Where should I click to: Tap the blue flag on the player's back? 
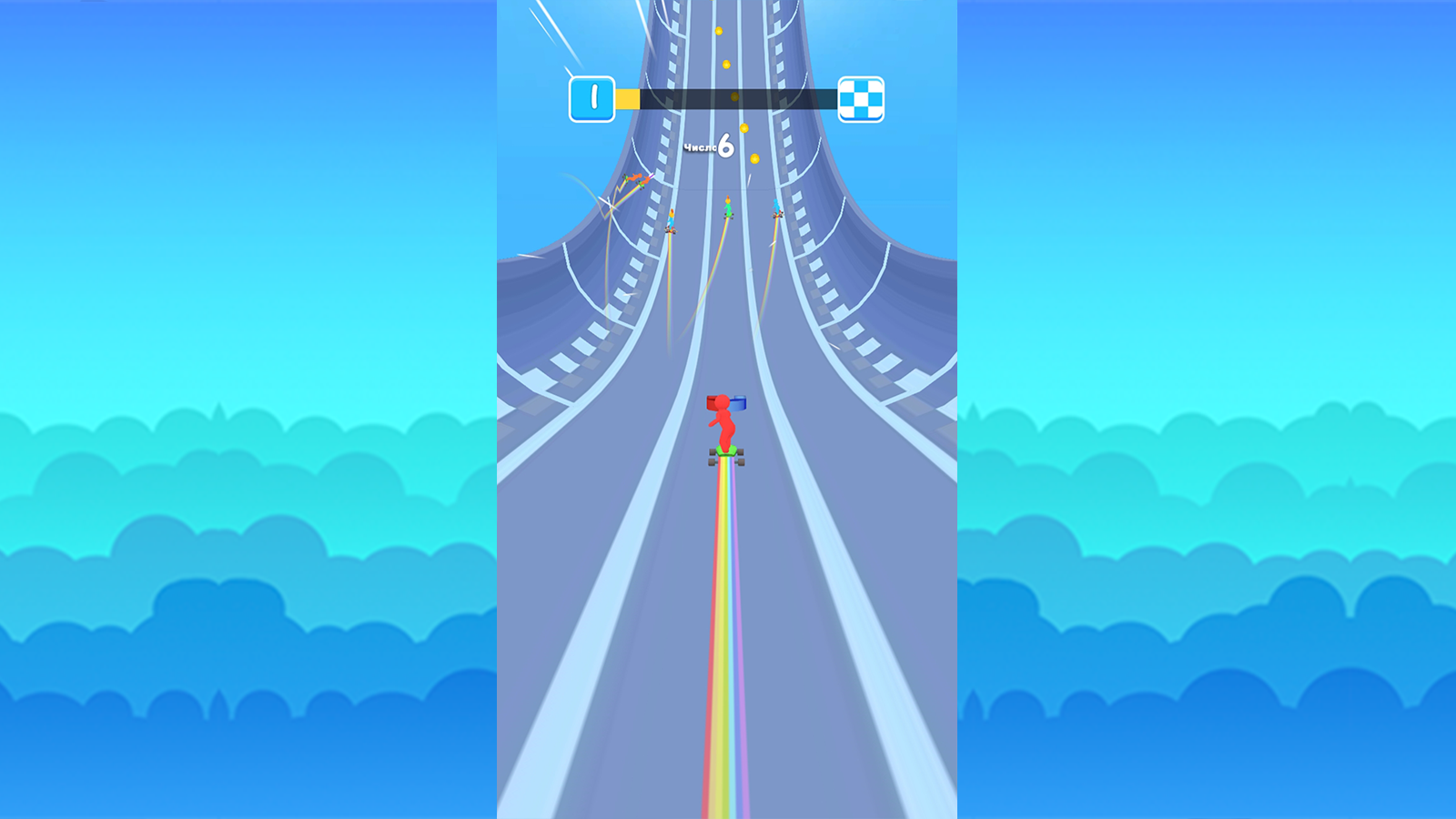pos(739,400)
